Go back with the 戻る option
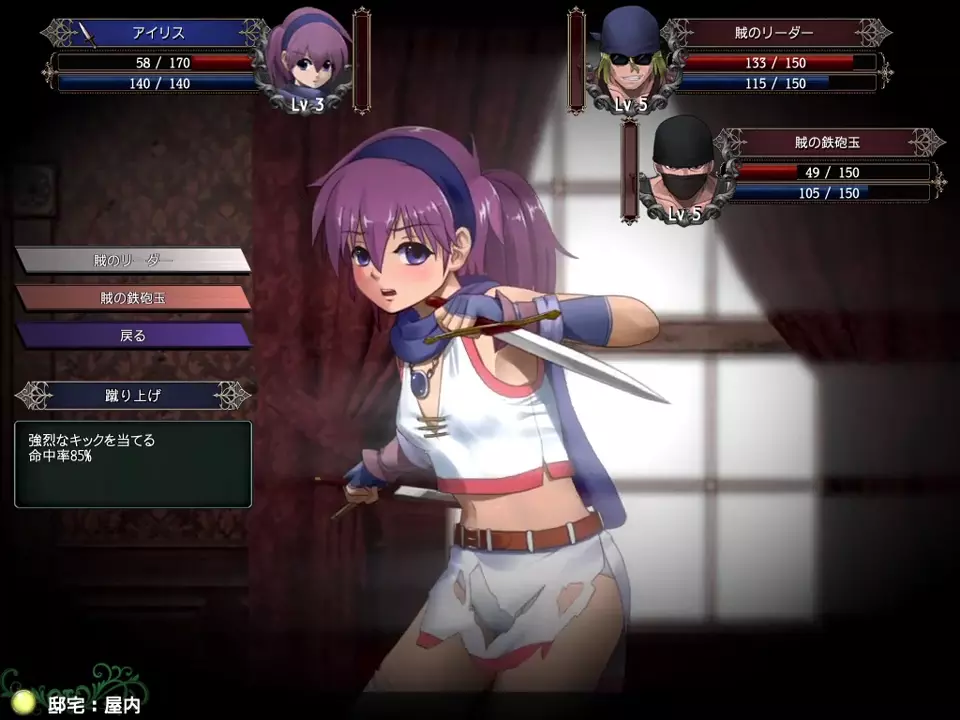Image resolution: width=960 pixels, height=720 pixels. (x=132, y=336)
